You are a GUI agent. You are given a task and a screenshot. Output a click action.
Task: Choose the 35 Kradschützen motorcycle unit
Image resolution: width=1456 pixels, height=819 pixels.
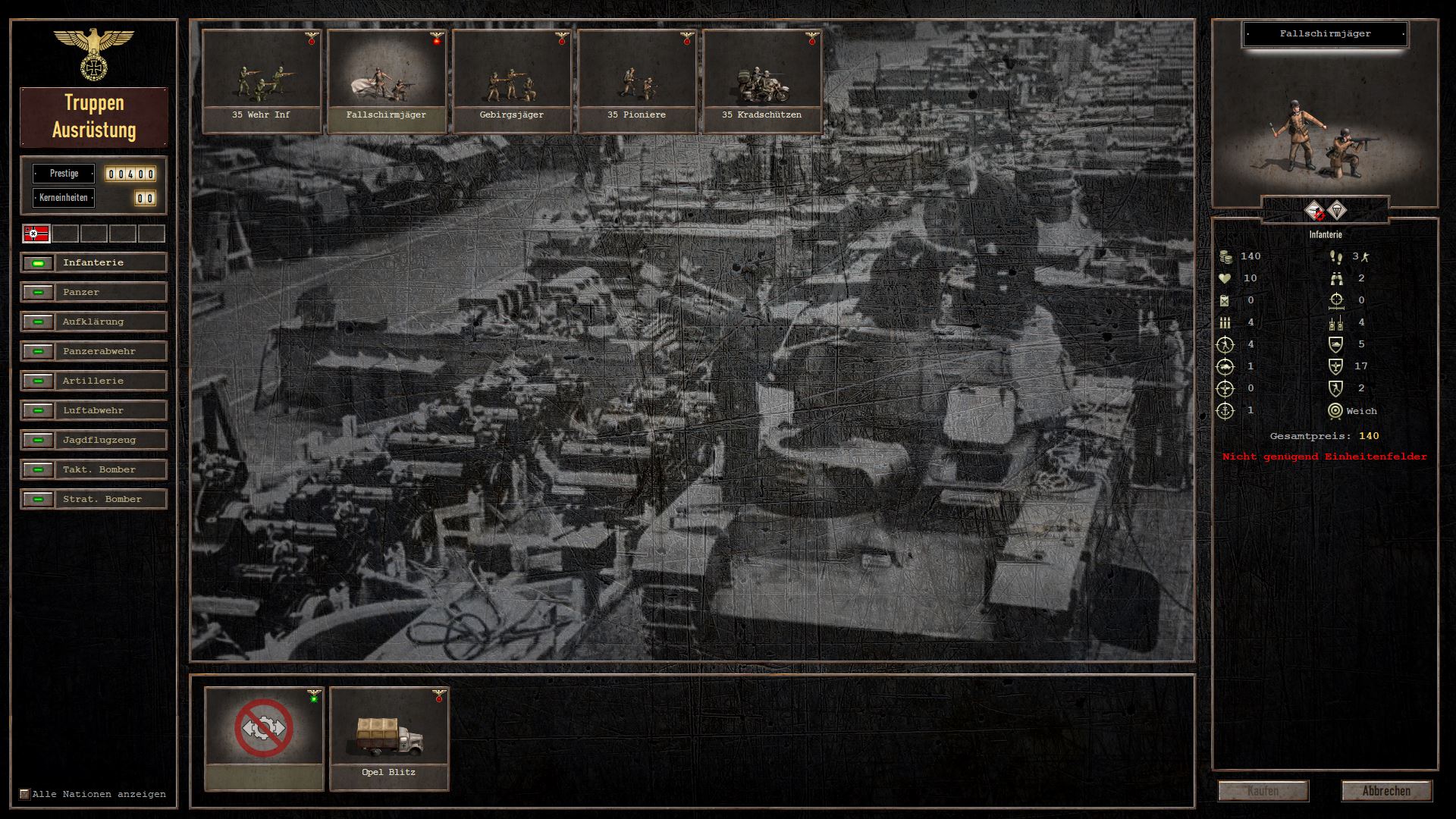coord(762,80)
